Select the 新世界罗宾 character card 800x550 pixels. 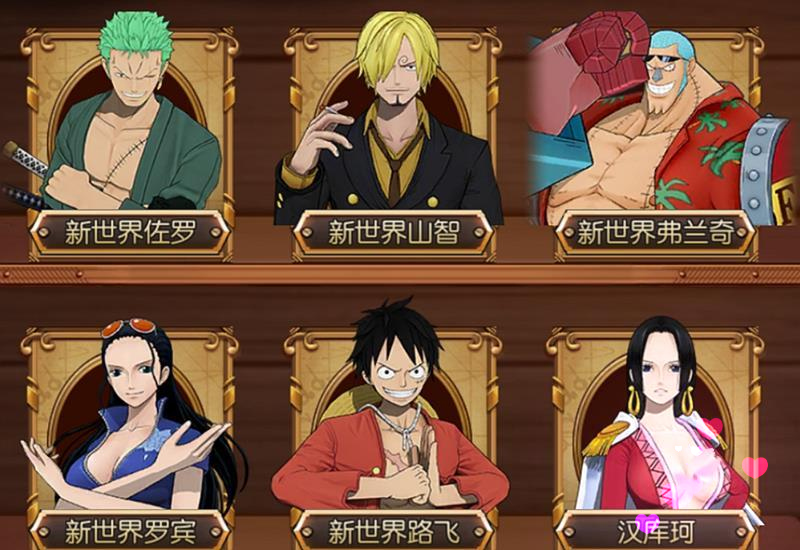coord(130,430)
